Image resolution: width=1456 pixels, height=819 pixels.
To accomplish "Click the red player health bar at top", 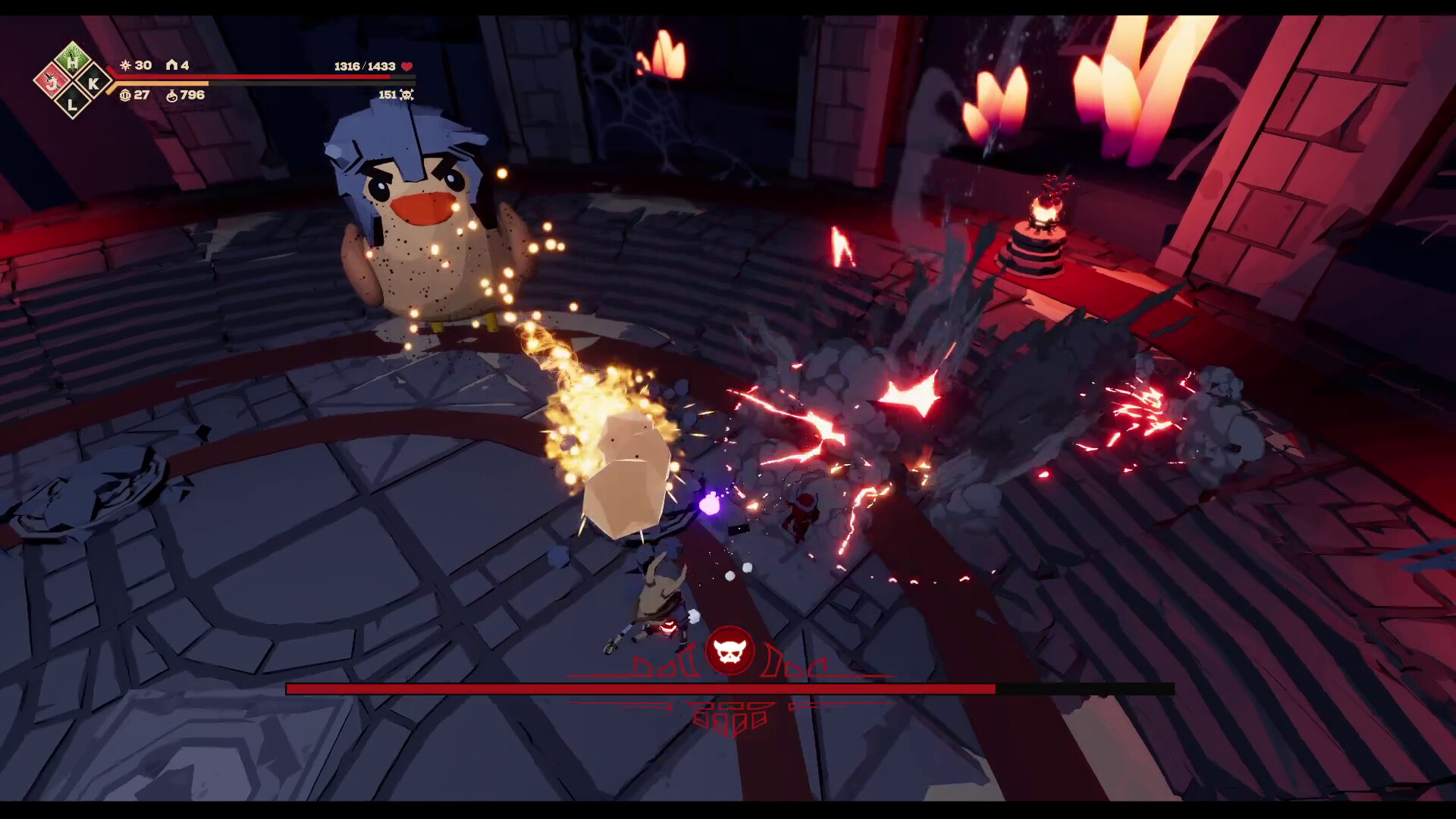I will pos(250,77).
